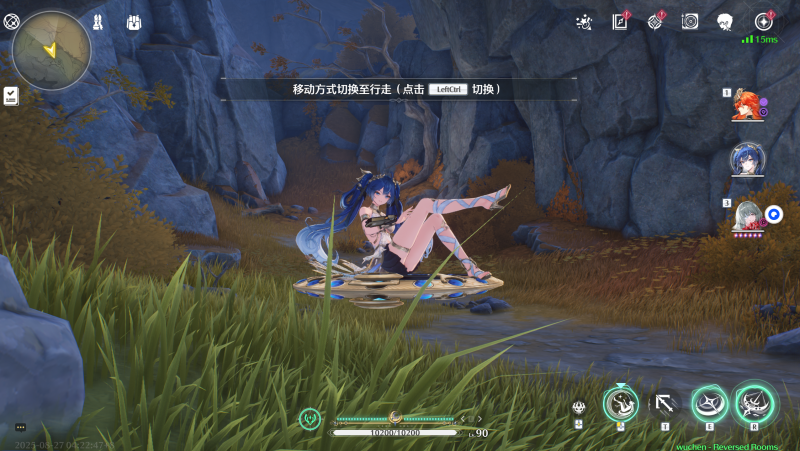Use the highlighted utility gadget icon
This screenshot has height=451, width=800.
coord(620,404)
